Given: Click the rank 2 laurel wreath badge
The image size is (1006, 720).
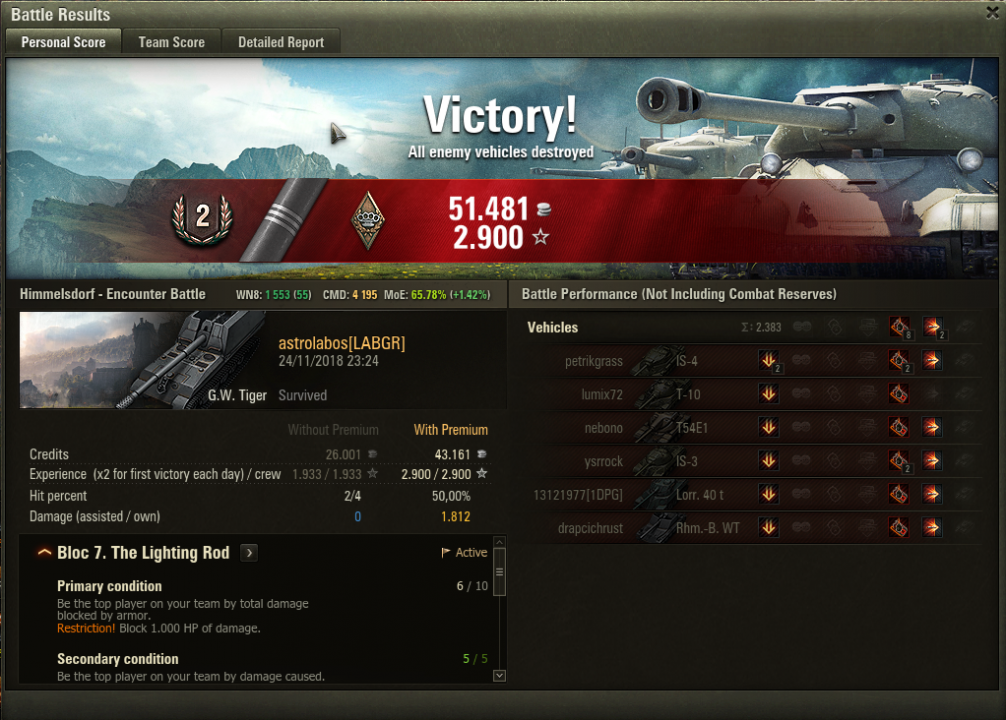Looking at the screenshot, I should click(x=202, y=218).
